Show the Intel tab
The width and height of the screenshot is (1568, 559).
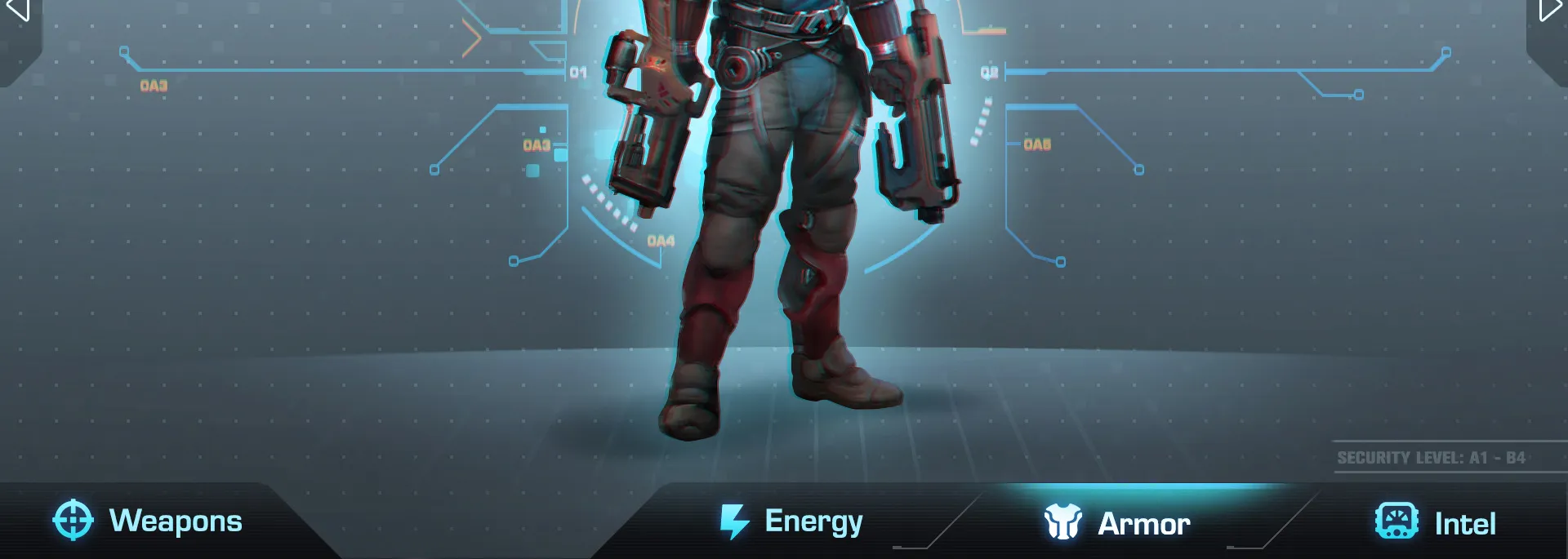coord(1436,523)
